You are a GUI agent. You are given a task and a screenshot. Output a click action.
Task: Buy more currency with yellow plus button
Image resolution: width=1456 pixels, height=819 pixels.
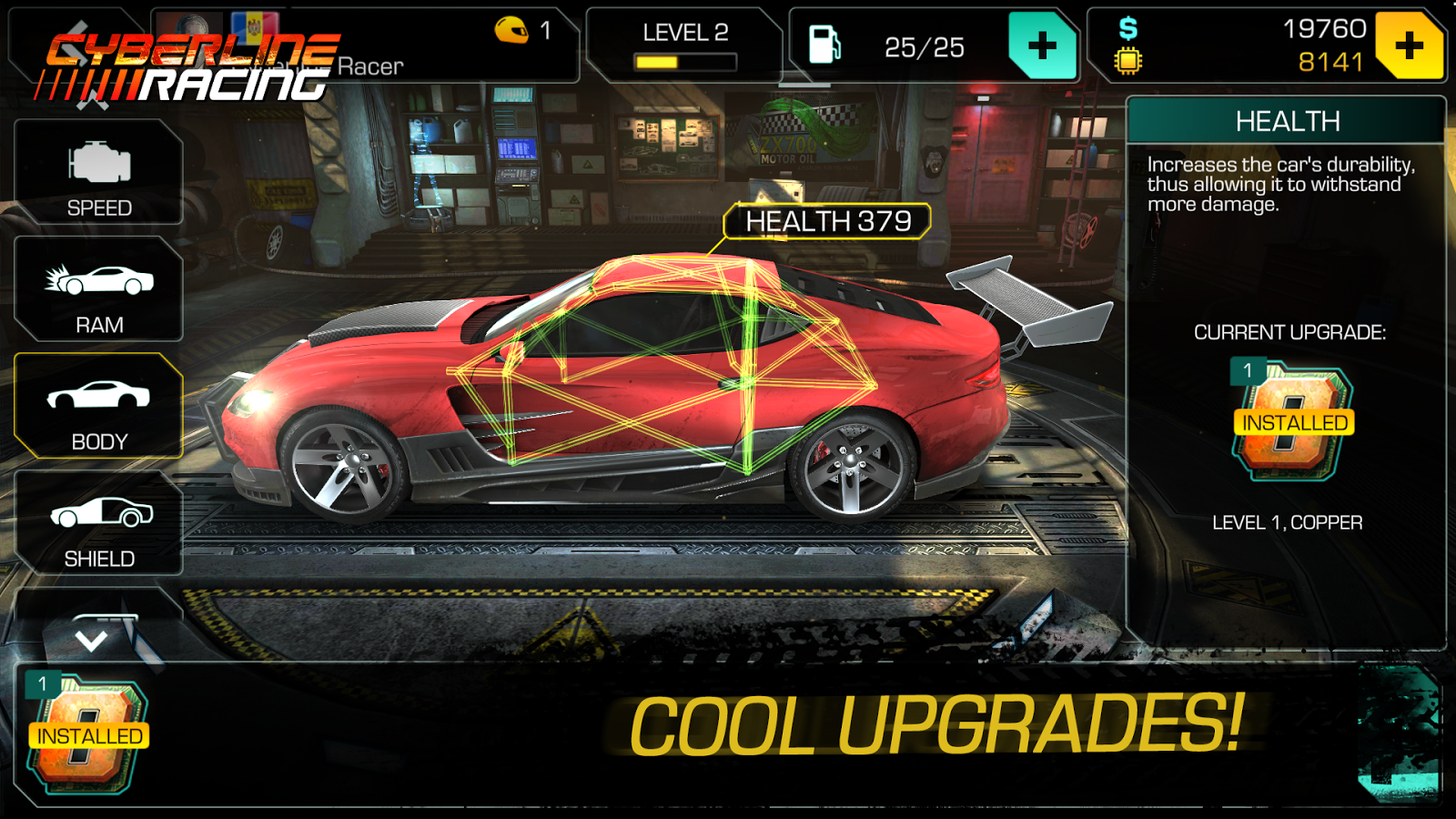click(x=1409, y=45)
